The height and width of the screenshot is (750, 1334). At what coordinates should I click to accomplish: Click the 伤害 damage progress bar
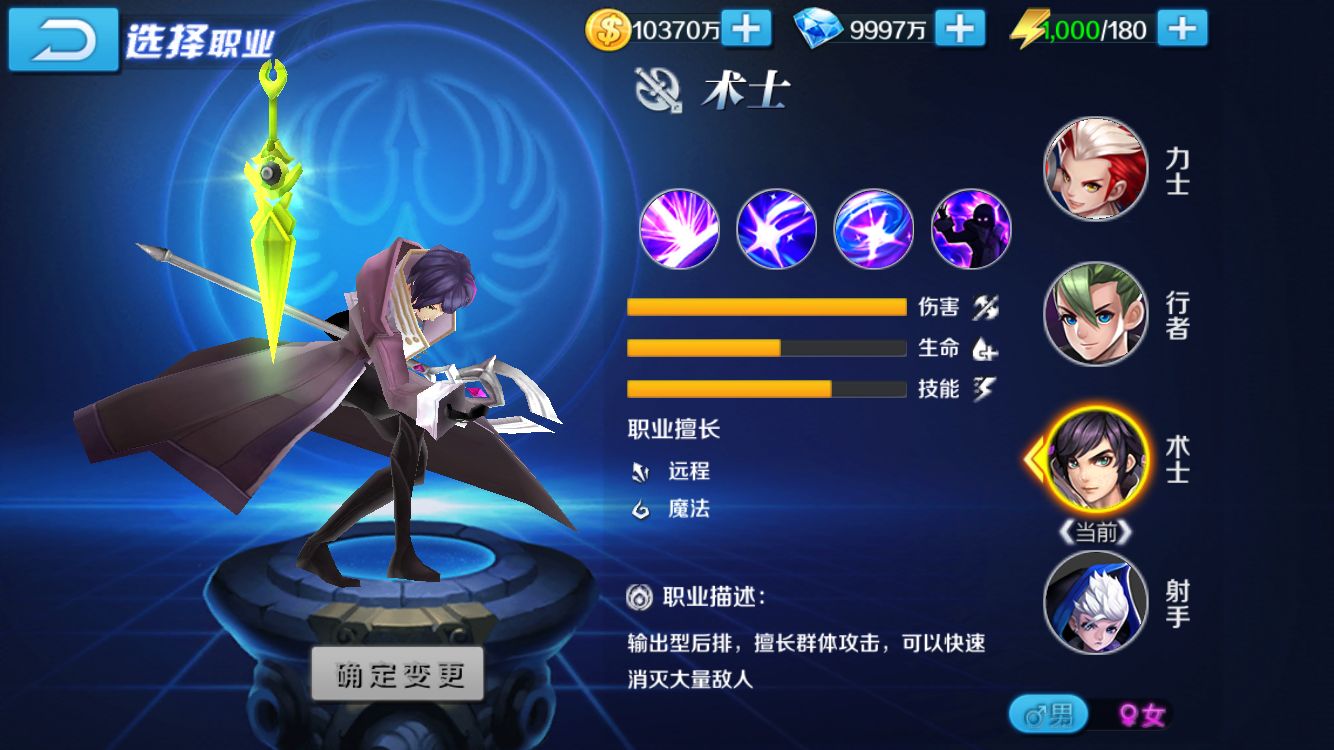coord(765,307)
